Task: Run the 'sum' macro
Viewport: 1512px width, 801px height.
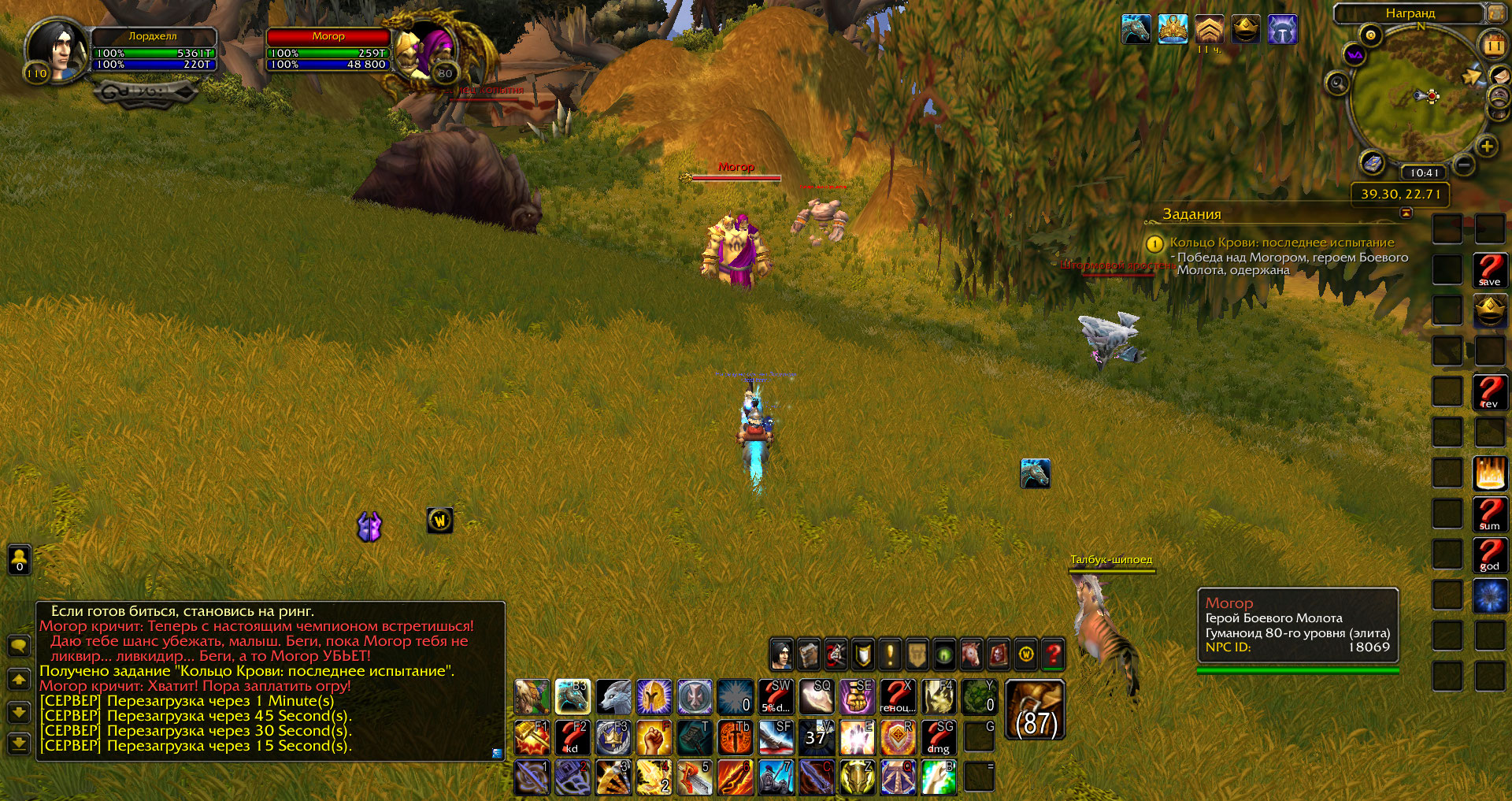Action: [1489, 515]
